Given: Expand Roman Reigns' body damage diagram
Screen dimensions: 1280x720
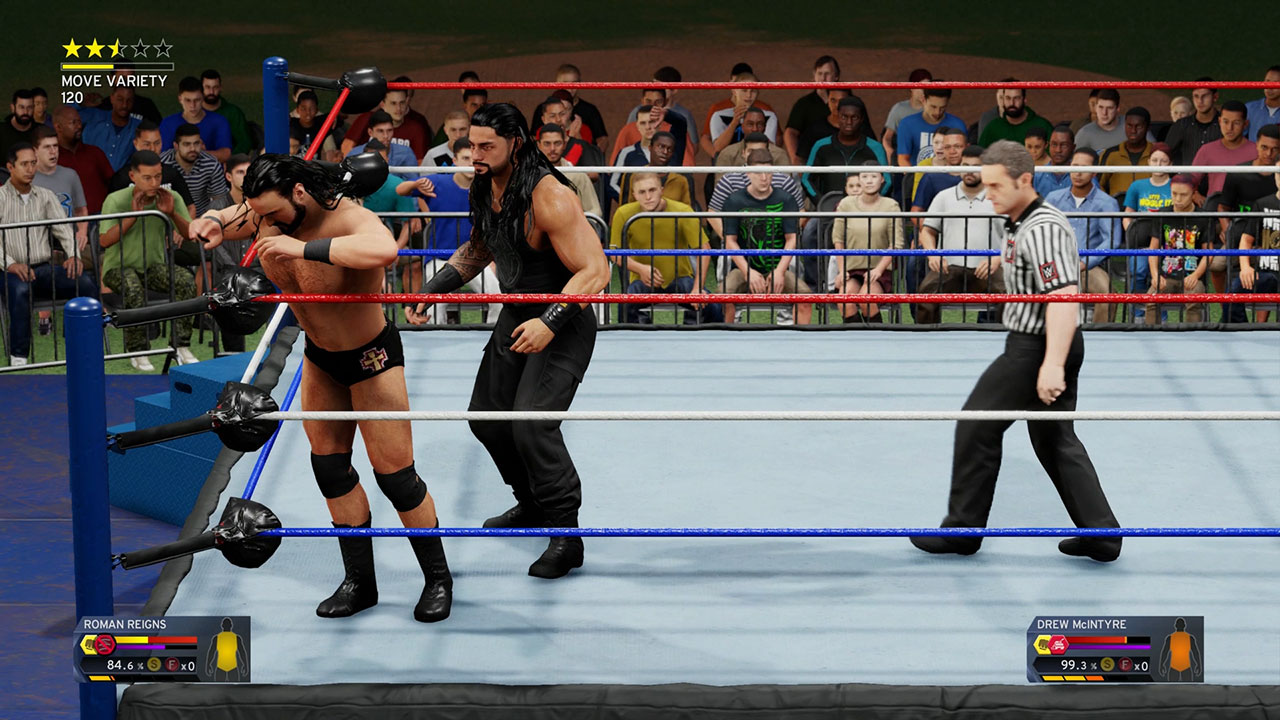Looking at the screenshot, I should [x=225, y=650].
